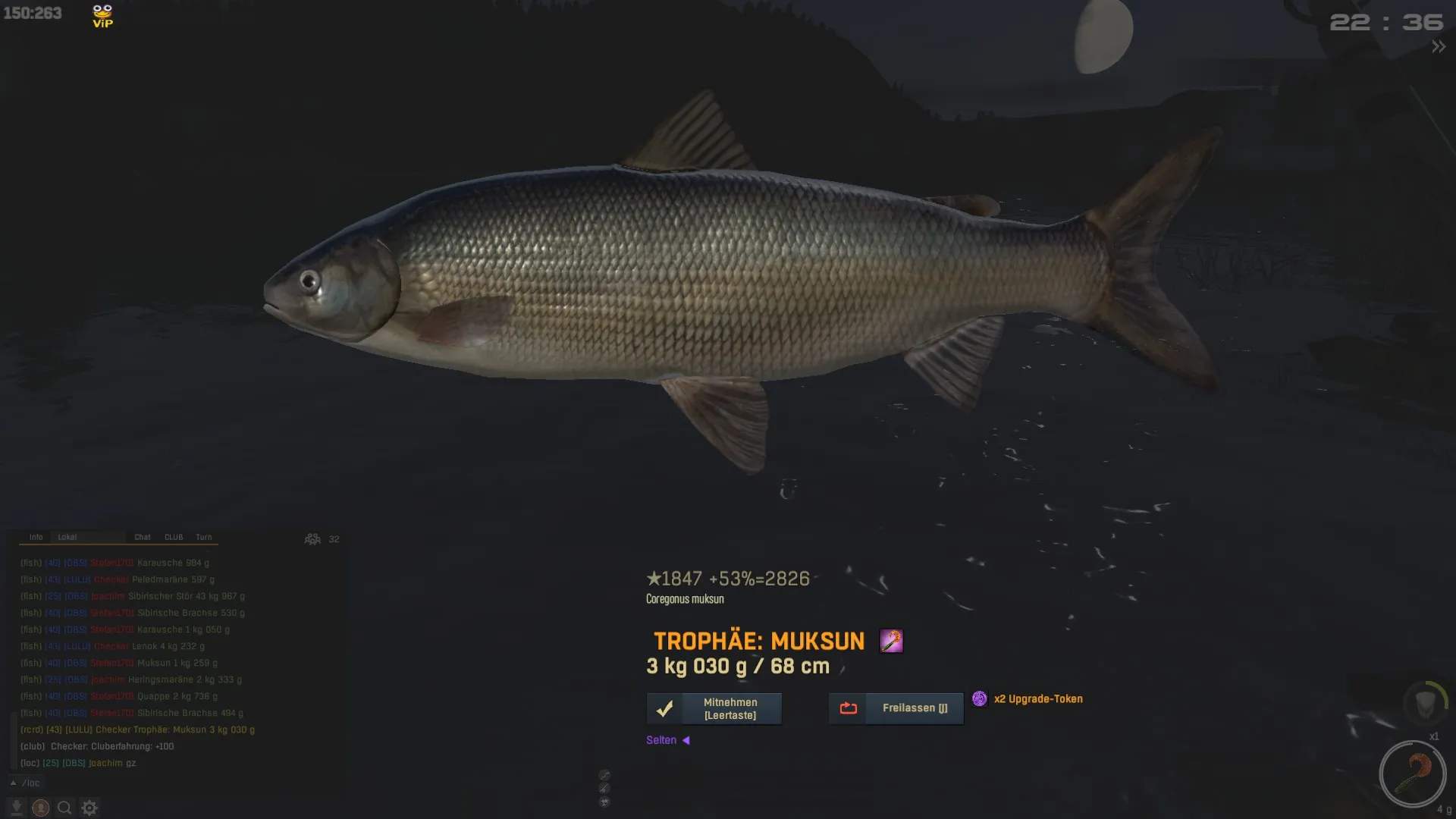Keep the fish with Mitnehmen

[714, 709]
